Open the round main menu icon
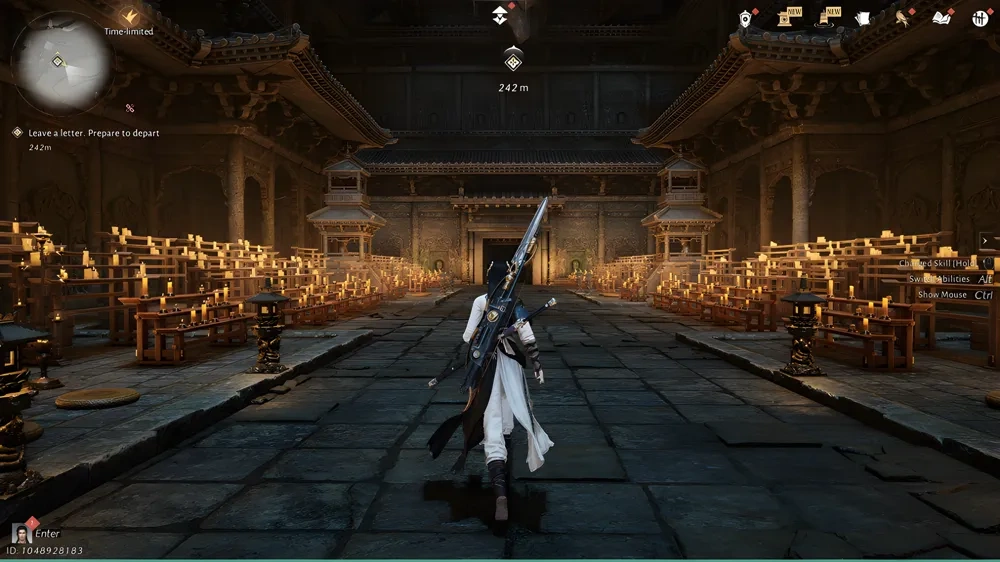The image size is (1000, 562). click(x=980, y=18)
